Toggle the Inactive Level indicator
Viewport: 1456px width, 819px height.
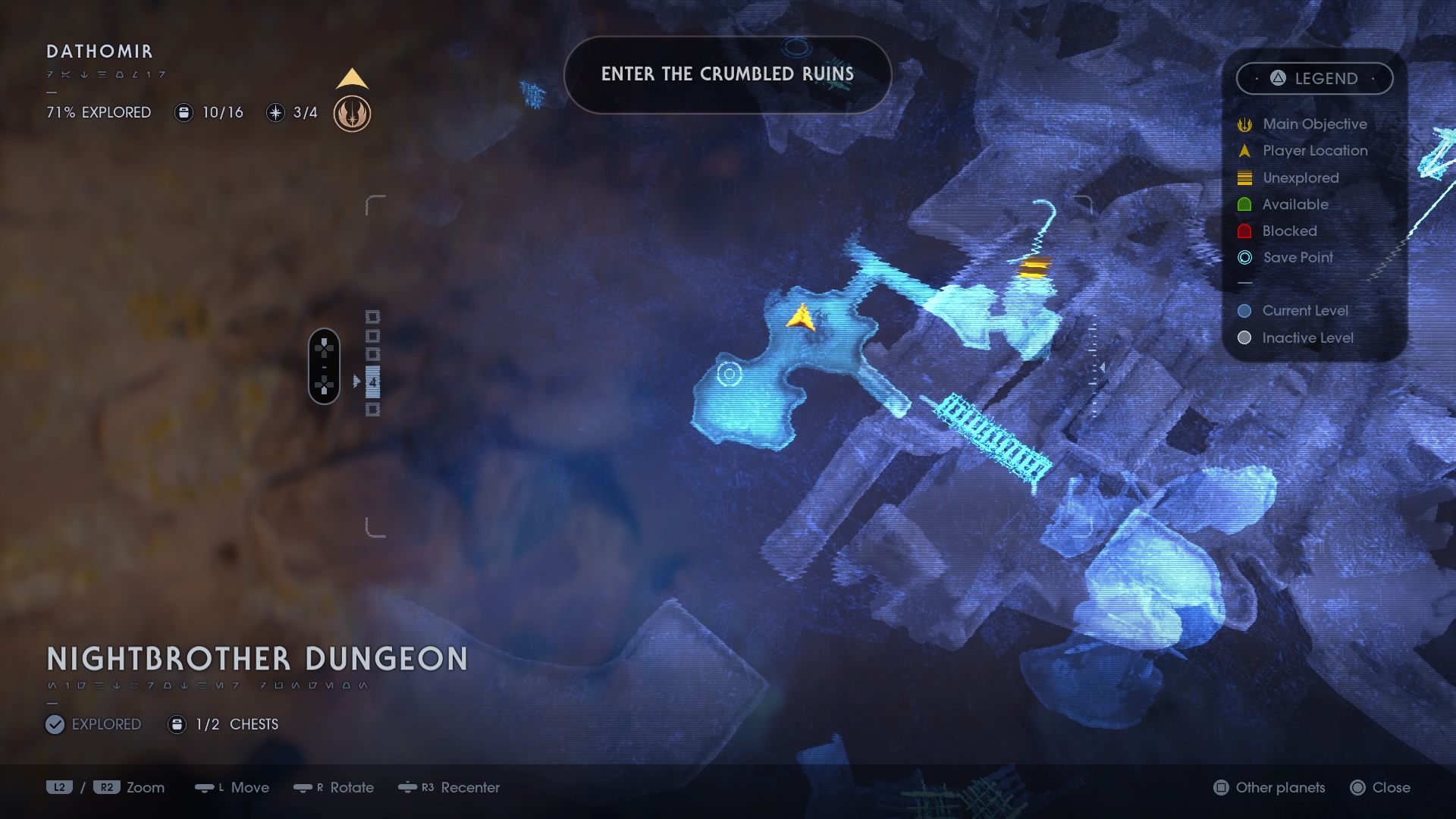pos(1244,337)
